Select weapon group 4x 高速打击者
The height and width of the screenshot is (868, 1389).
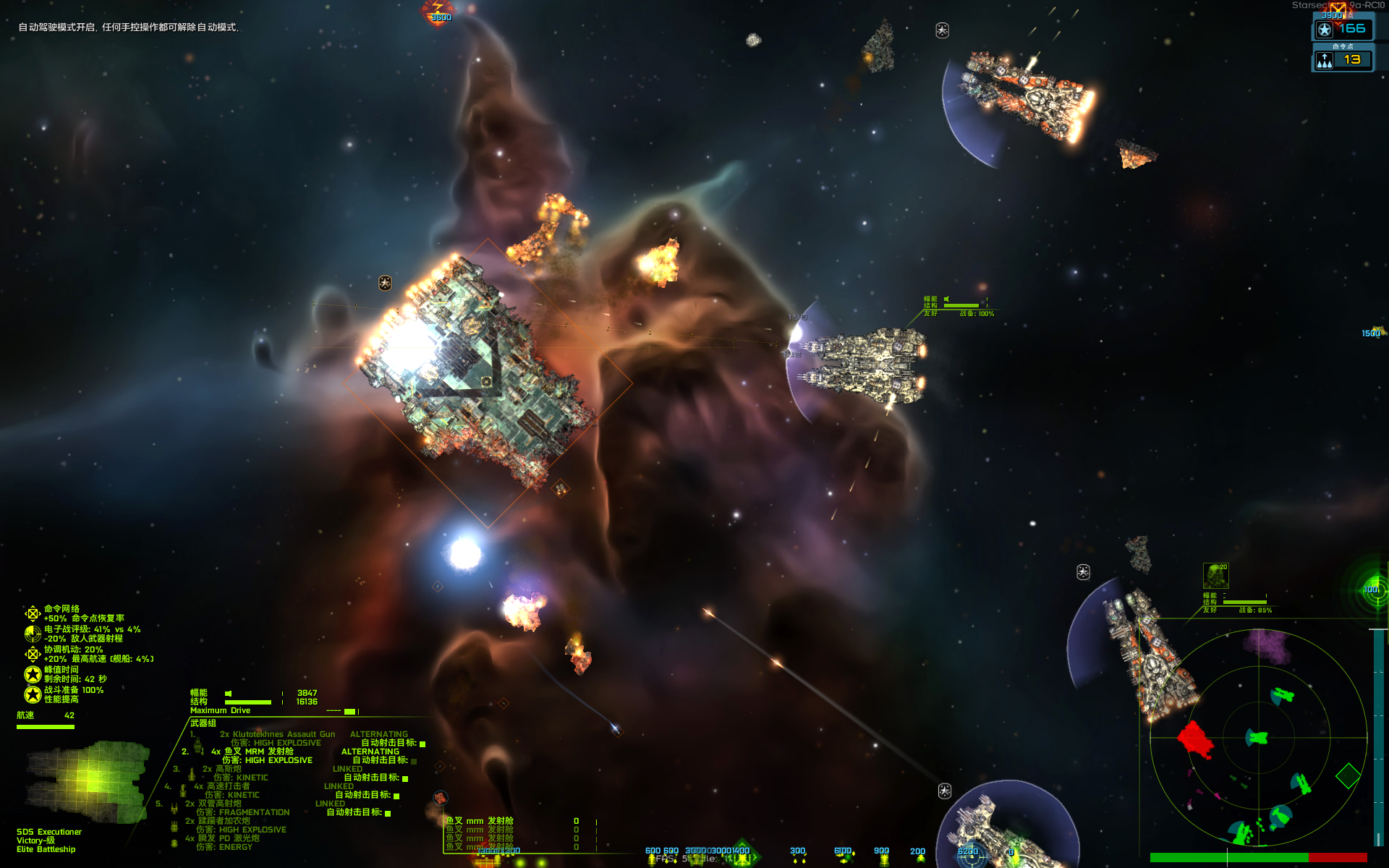(x=221, y=786)
